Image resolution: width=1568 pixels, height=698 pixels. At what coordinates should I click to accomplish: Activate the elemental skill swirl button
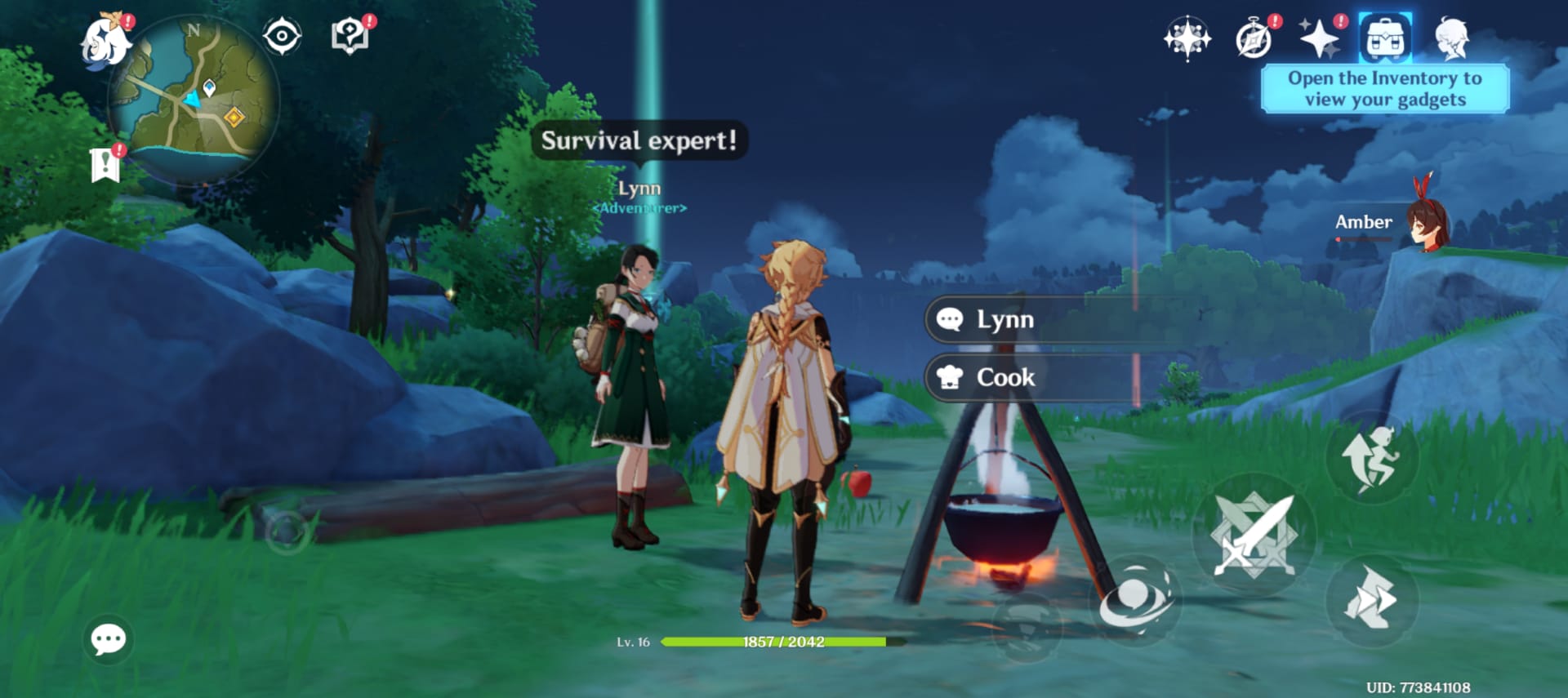1136,601
